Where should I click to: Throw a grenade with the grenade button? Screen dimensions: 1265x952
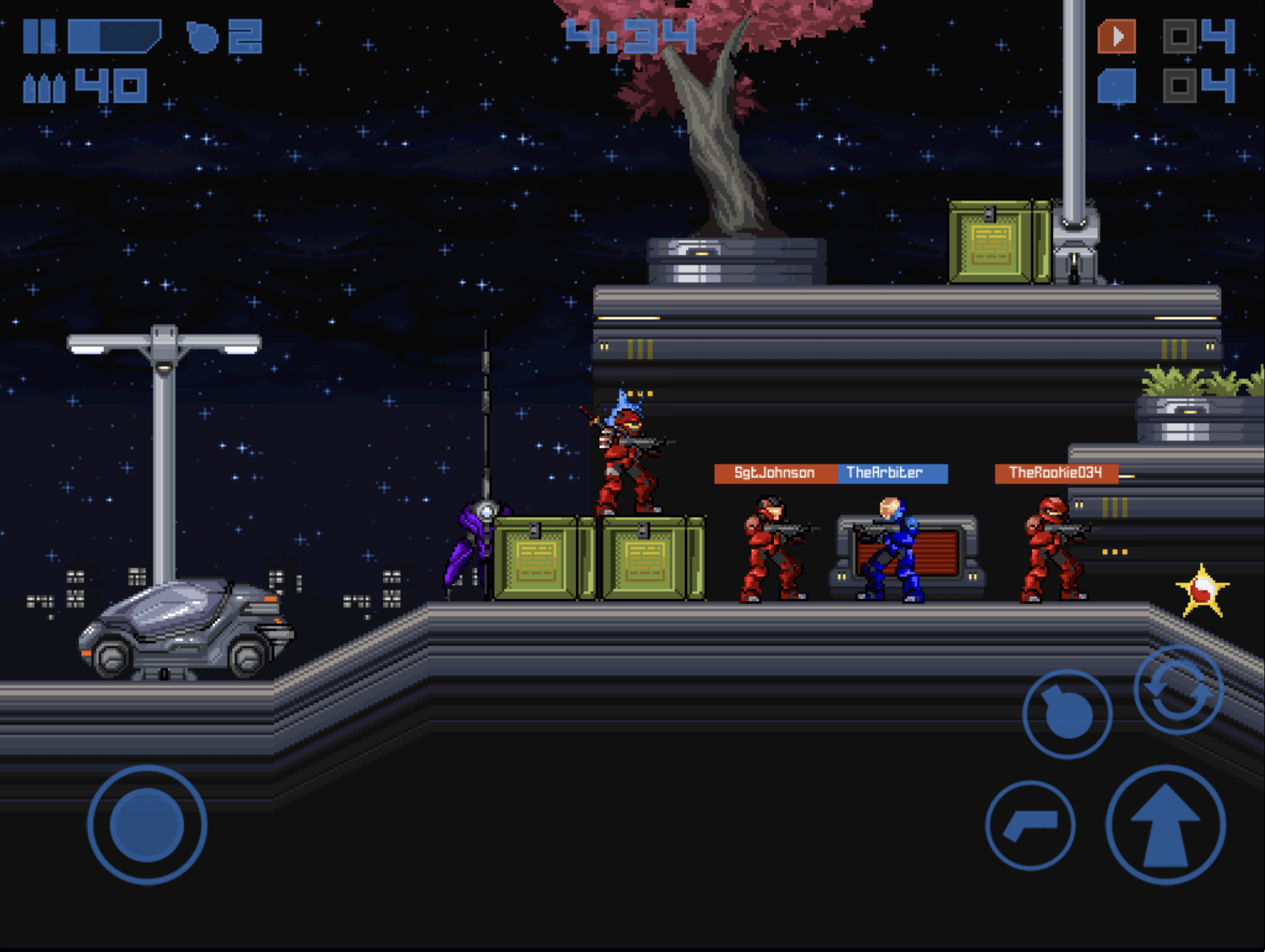[x=1067, y=714]
